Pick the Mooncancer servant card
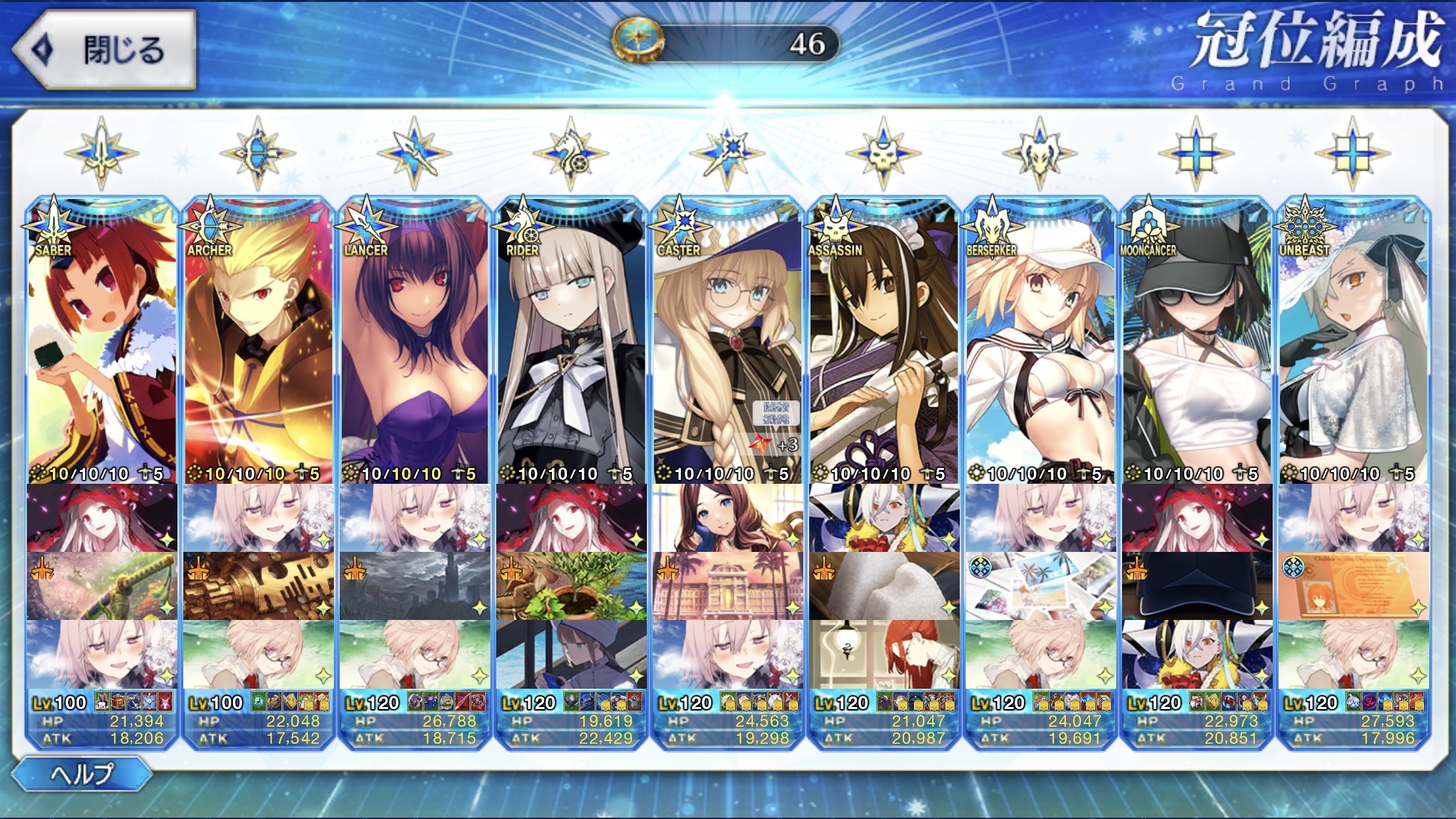Screen dimensions: 1456x819 1197,340
